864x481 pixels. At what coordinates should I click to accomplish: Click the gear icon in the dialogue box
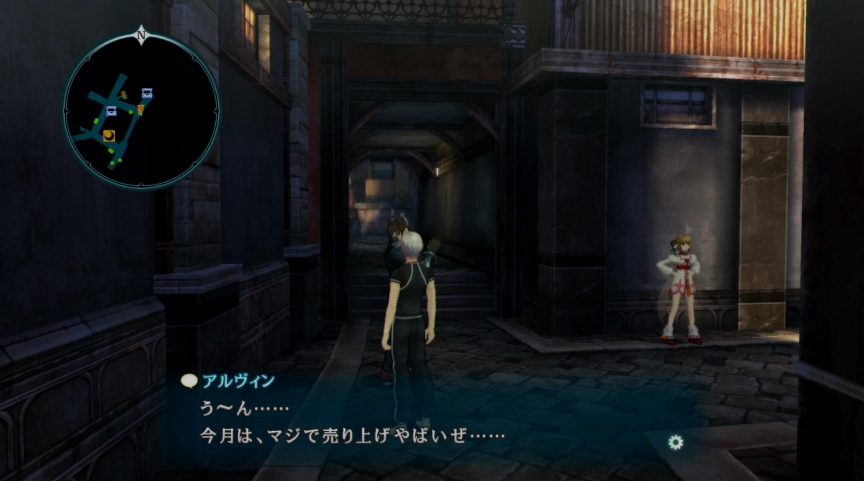coord(676,442)
